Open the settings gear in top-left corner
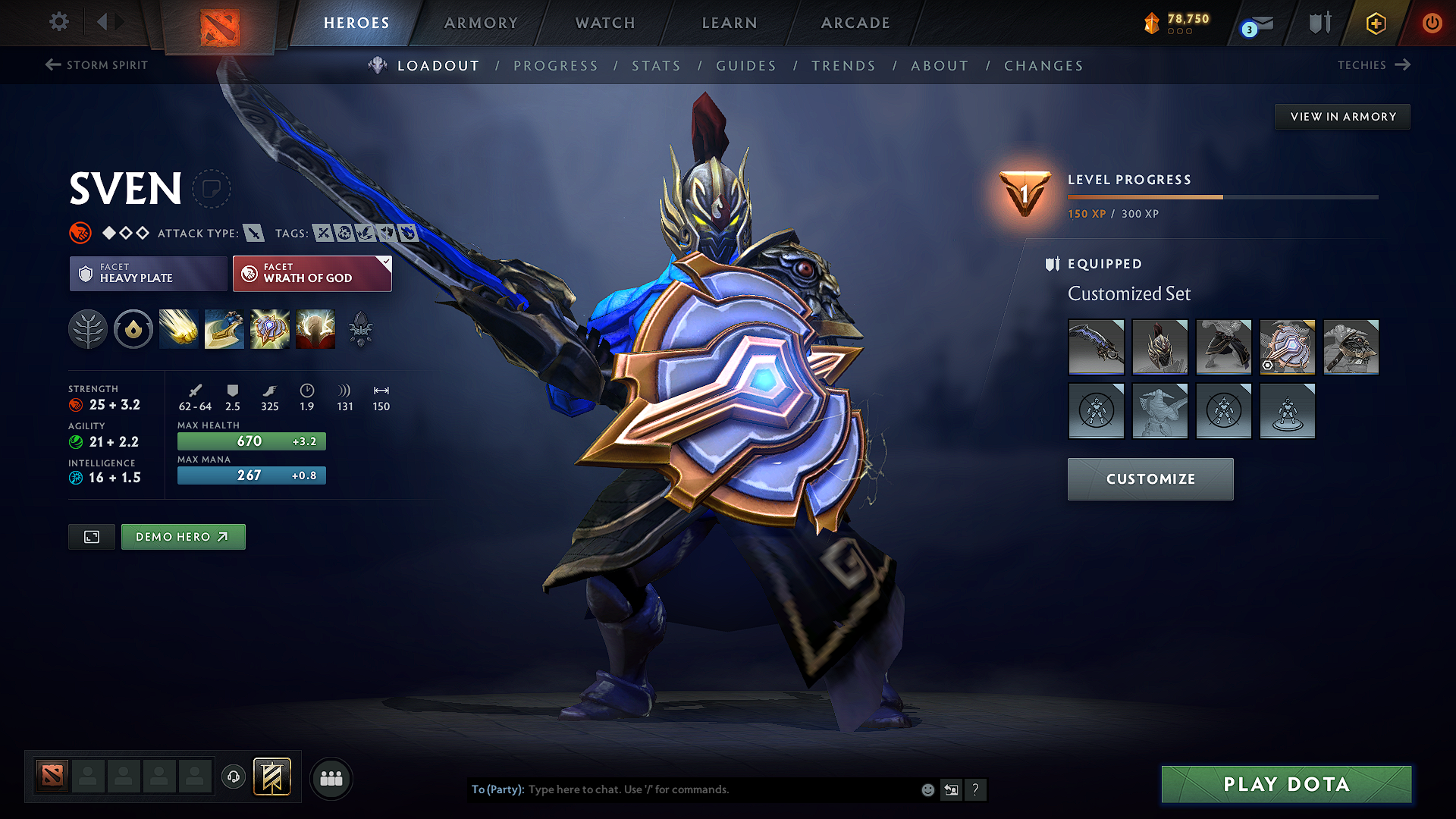This screenshot has width=1456, height=819. [x=58, y=22]
